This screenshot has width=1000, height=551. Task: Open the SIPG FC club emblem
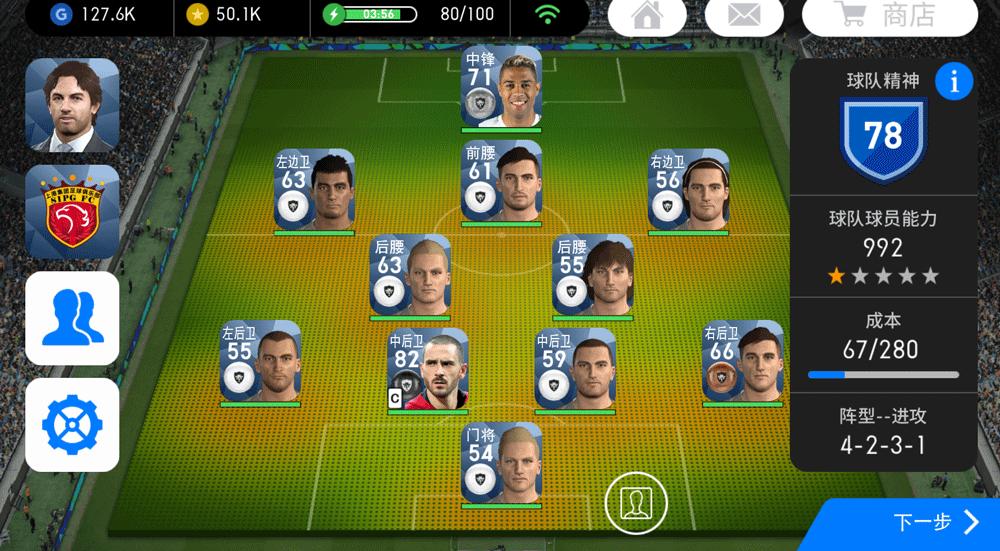click(x=72, y=212)
